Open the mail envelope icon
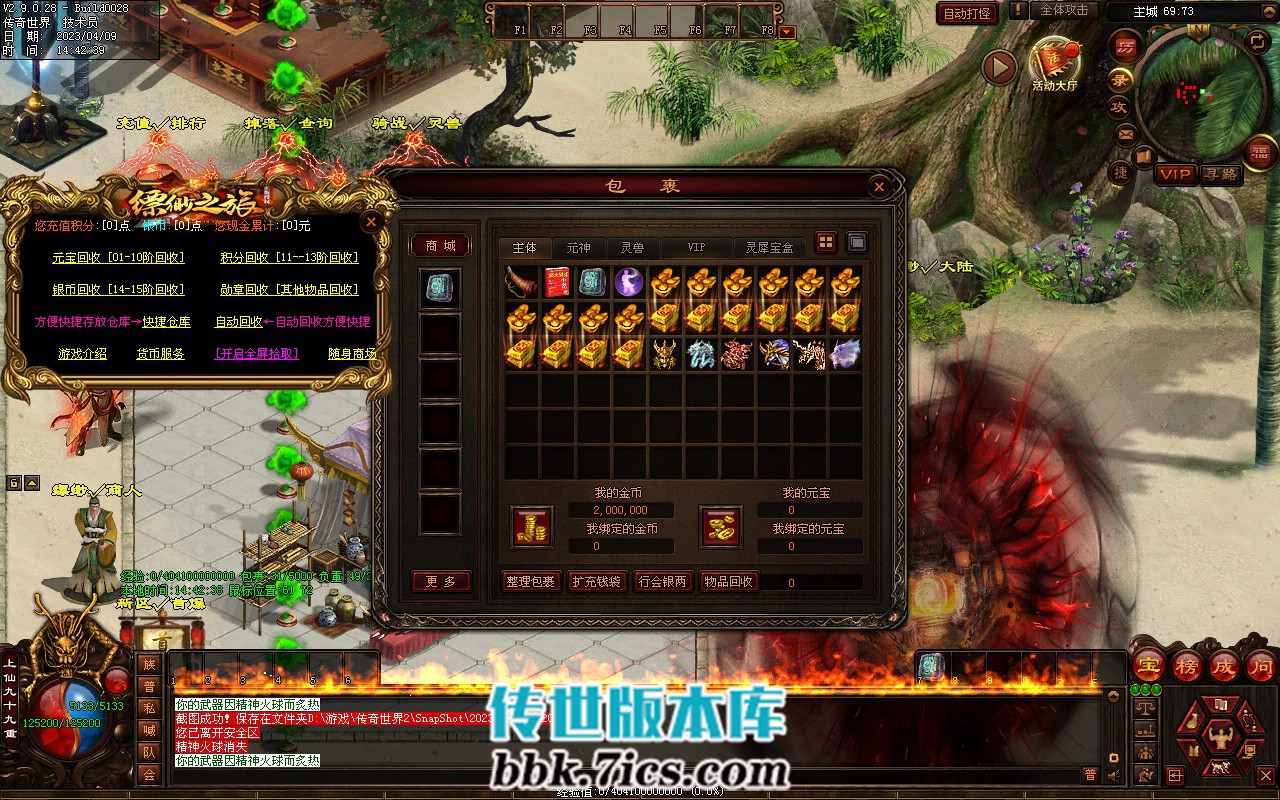Viewport: 1280px width, 800px height. point(1126,134)
